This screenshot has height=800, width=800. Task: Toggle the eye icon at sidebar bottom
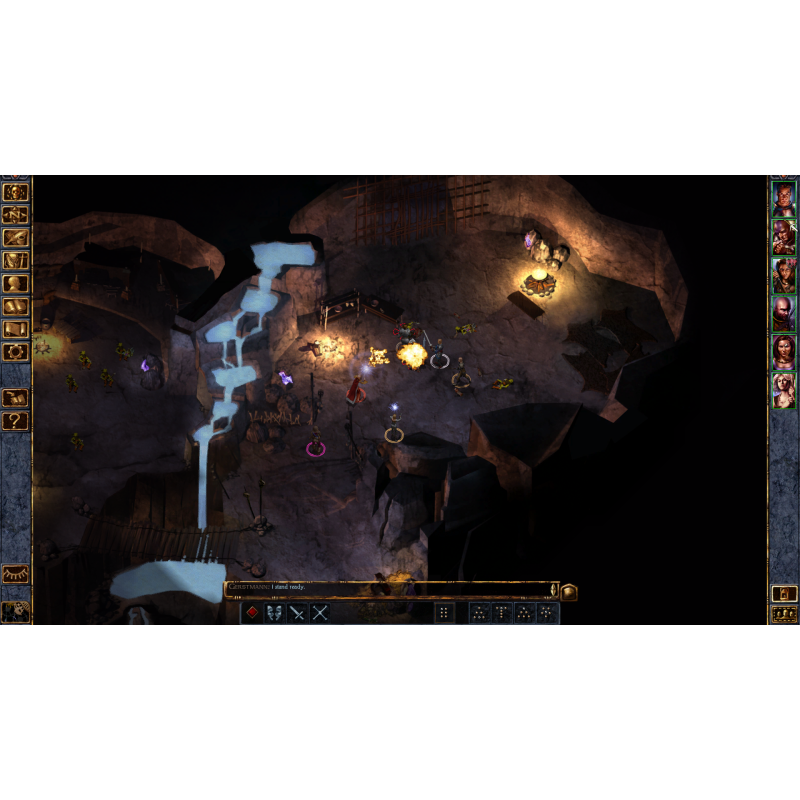point(16,574)
